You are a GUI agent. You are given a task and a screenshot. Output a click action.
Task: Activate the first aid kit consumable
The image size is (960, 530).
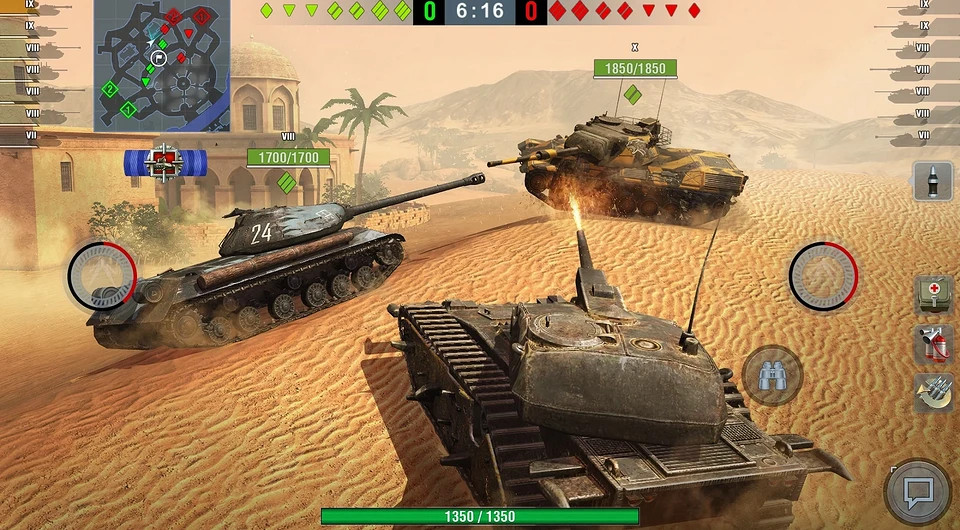point(932,294)
